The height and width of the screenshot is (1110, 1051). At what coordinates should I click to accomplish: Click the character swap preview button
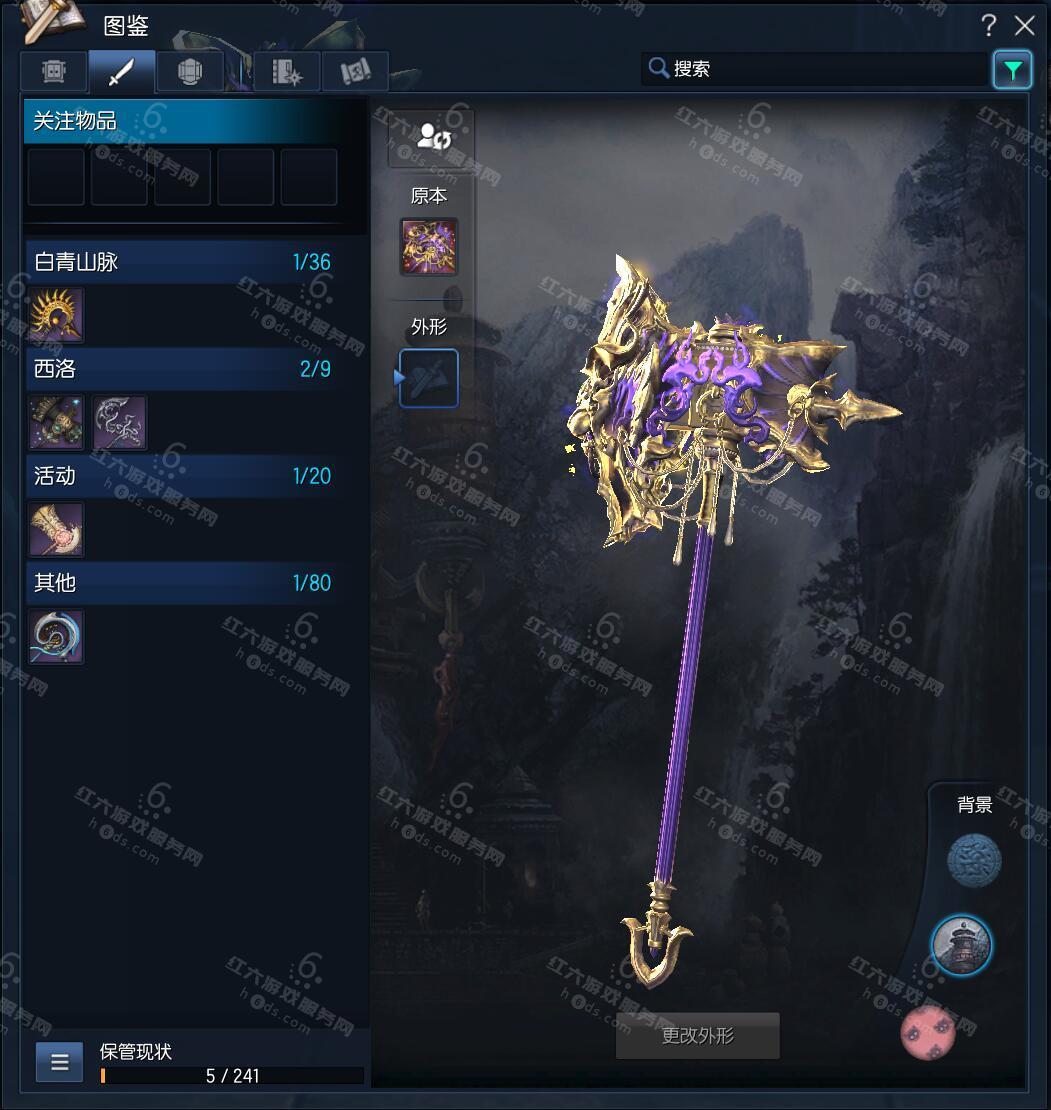coord(431,137)
